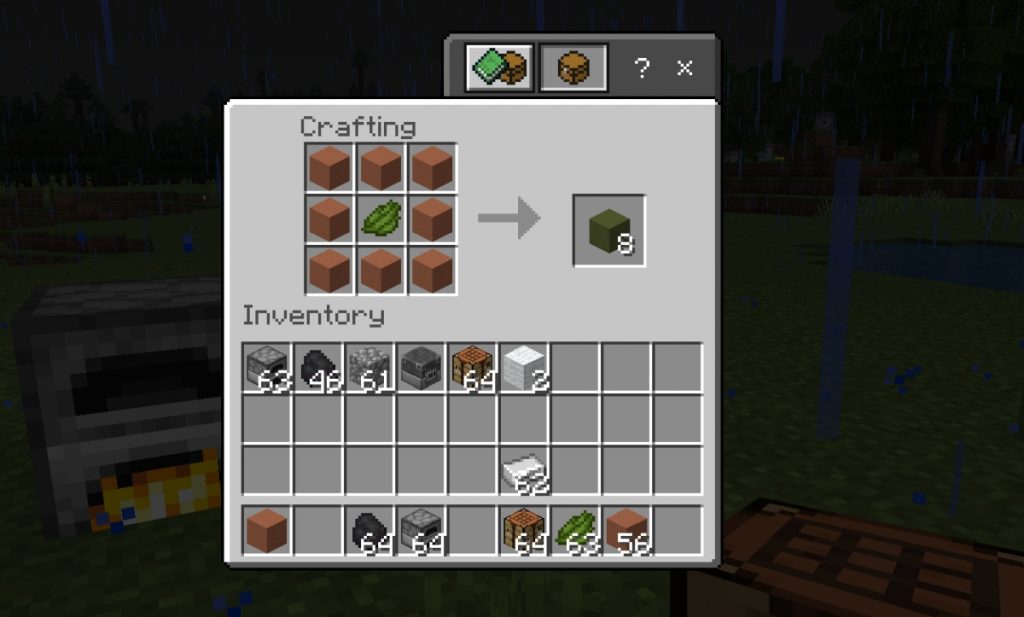Image resolution: width=1024 pixels, height=617 pixels.
Task: Pick up the white block stack of 2
Action: (x=523, y=368)
